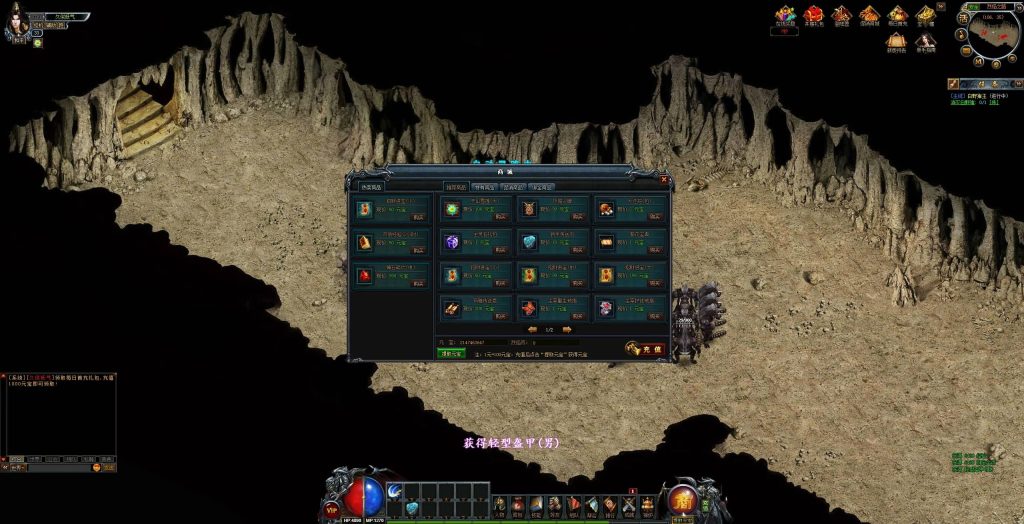Open the gold treasure chest icon
Image resolution: width=1024 pixels, height=524 pixels.
click(x=926, y=14)
